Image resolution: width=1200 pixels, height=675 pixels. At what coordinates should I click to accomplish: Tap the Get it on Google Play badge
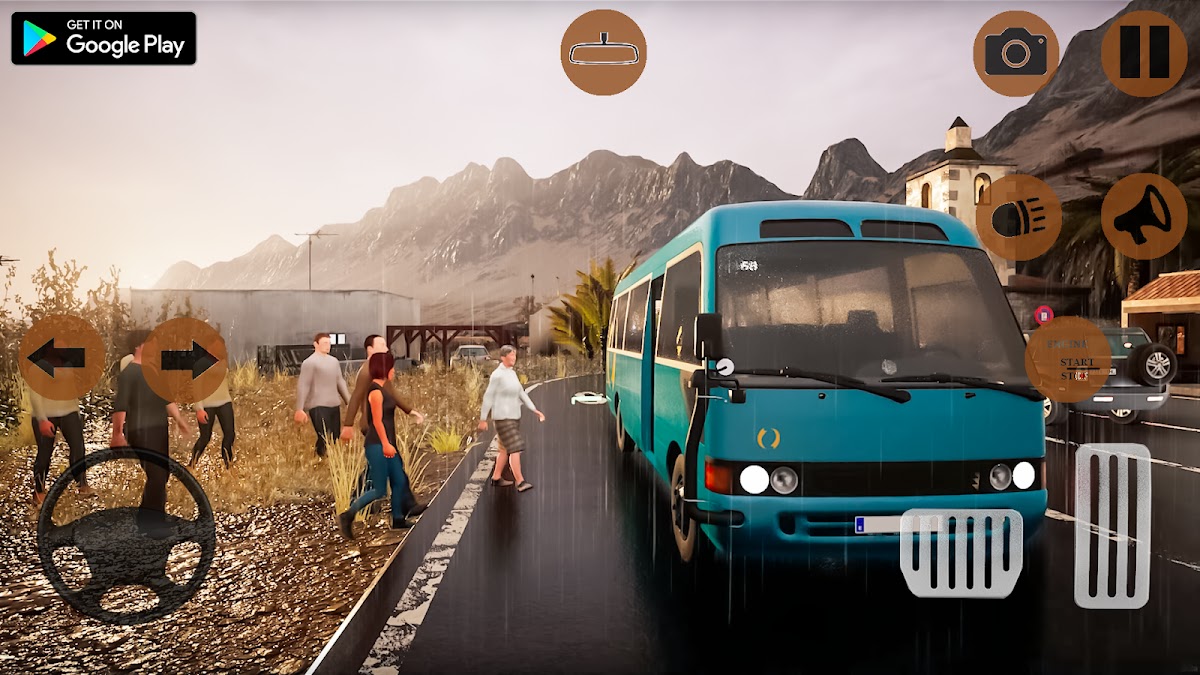pyautogui.click(x=103, y=38)
